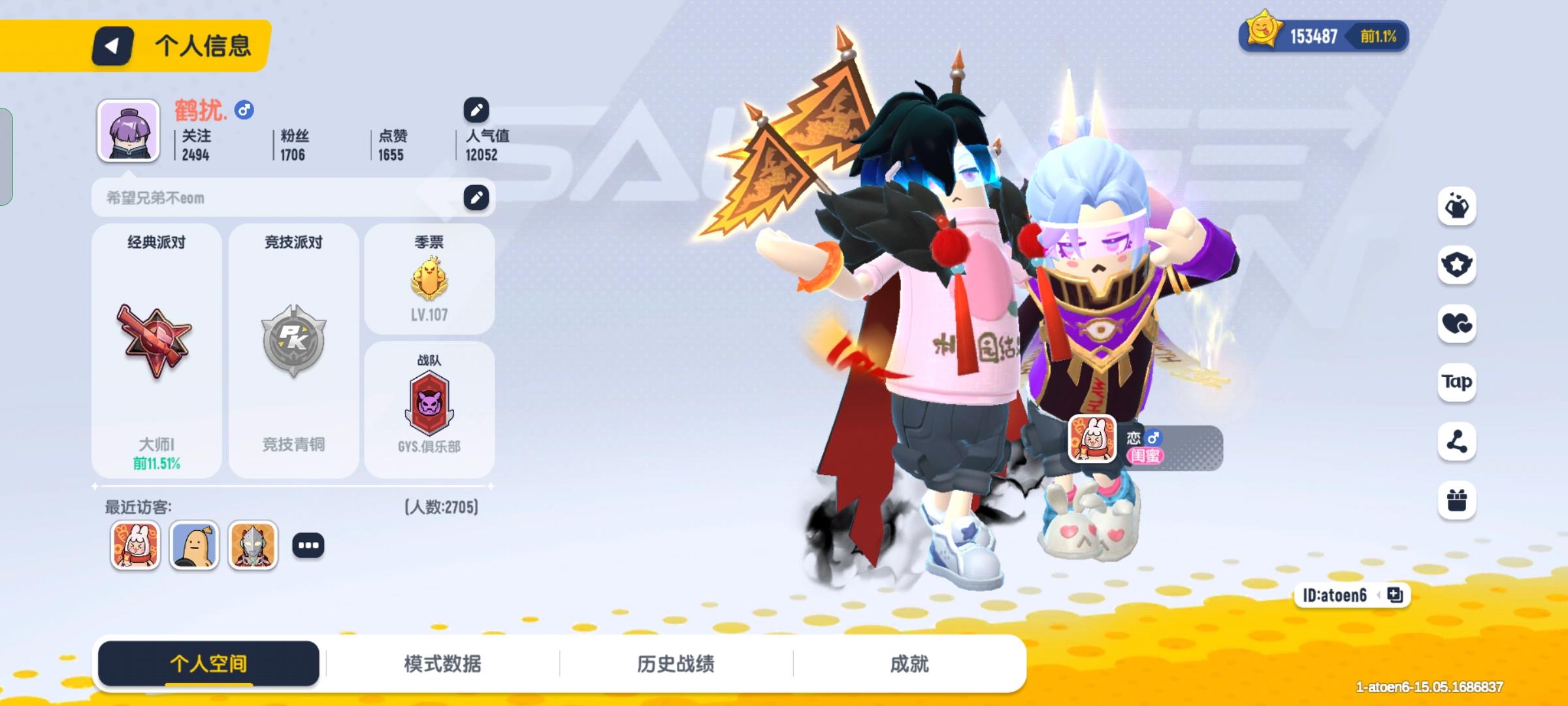The height and width of the screenshot is (706, 1568).
Task: Tap the back arrow beside 个人信息
Action: (x=114, y=46)
